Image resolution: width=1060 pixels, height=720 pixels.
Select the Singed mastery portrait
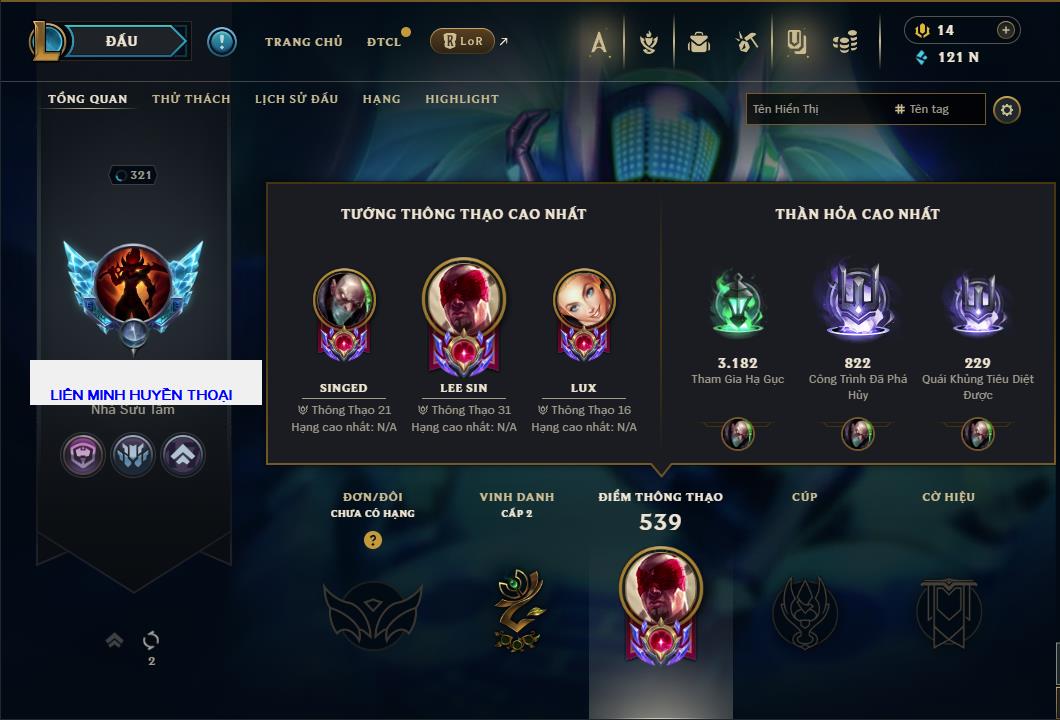tap(343, 300)
